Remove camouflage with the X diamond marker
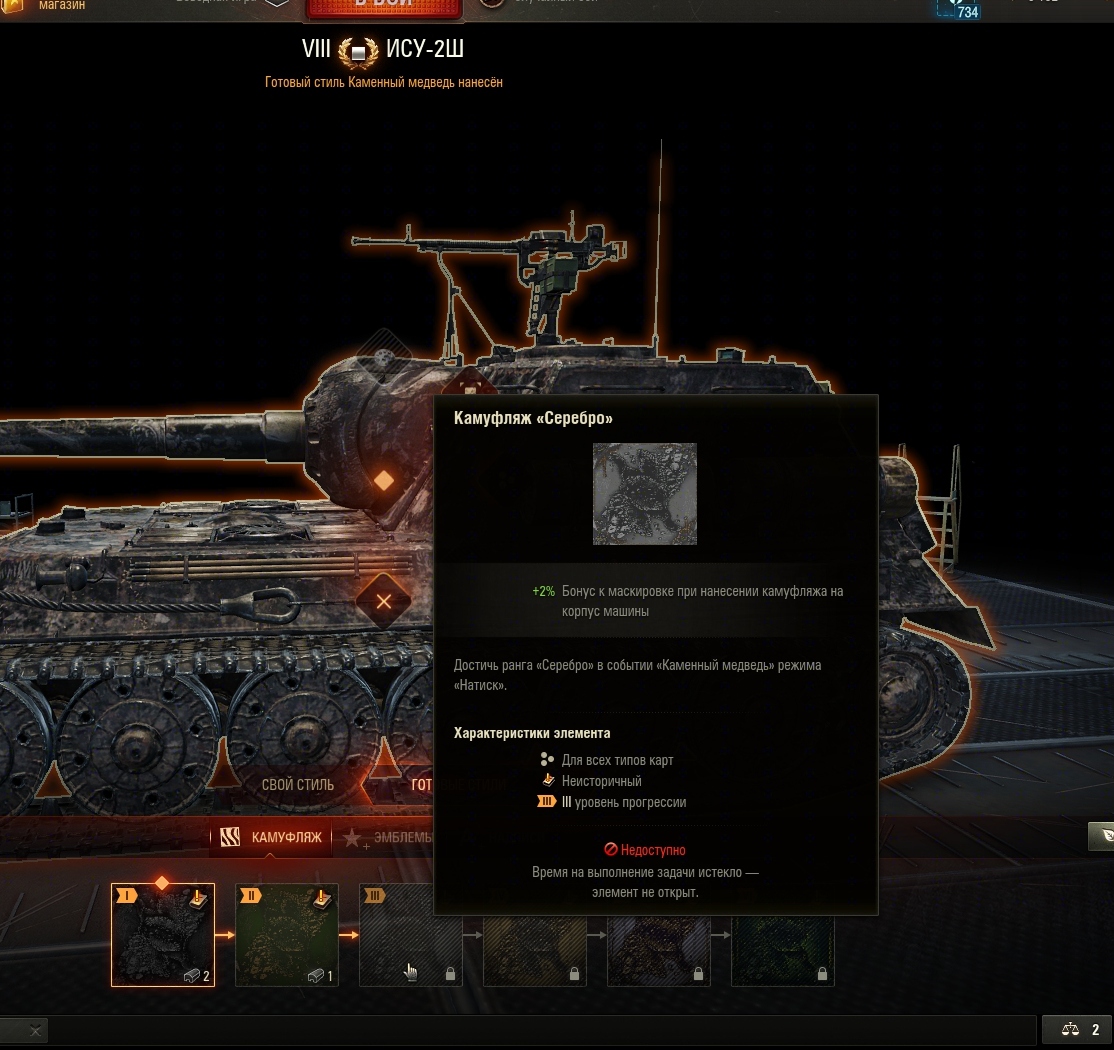 point(384,601)
